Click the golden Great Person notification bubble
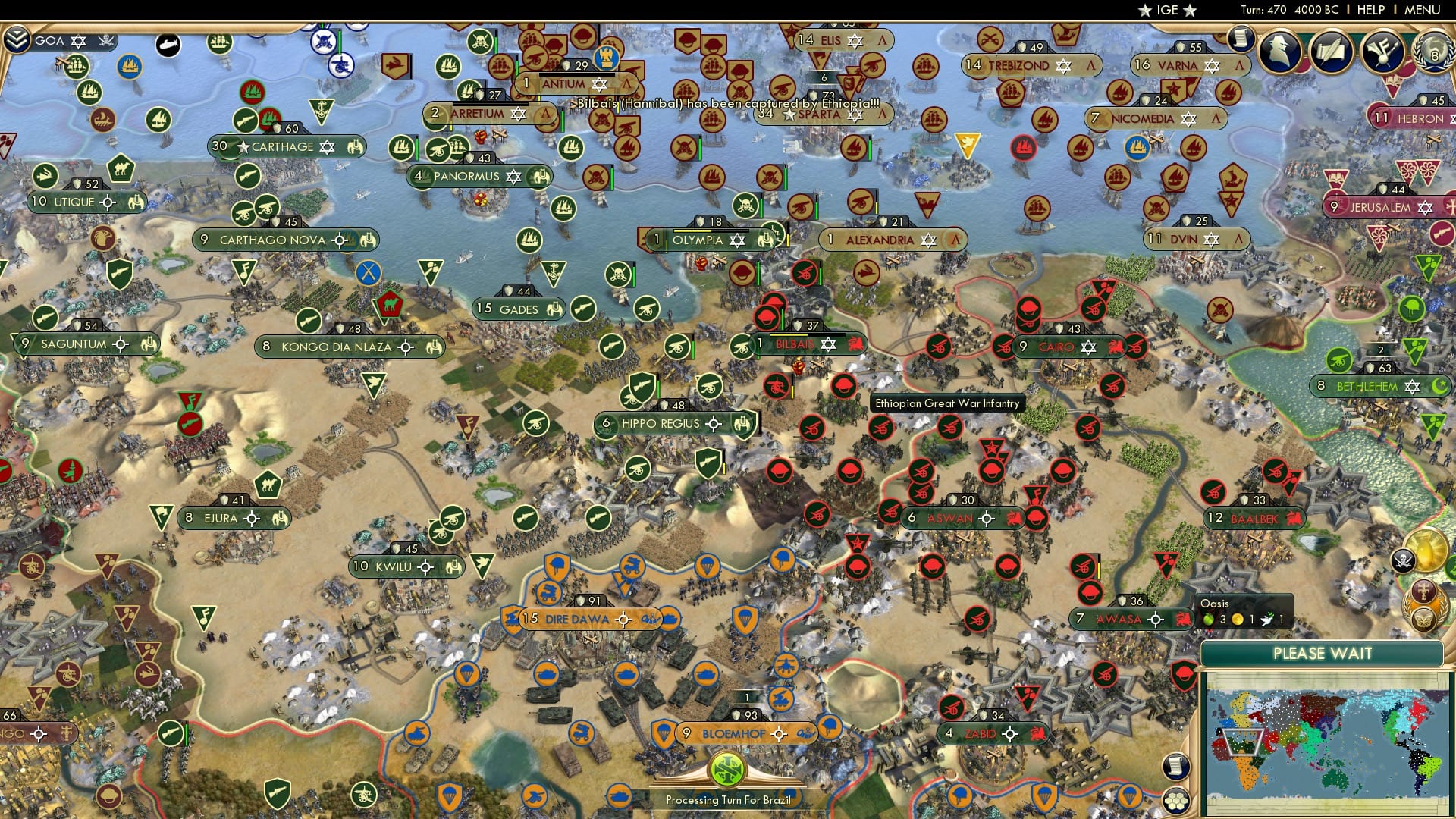This screenshot has width=1456, height=819. point(1427,548)
